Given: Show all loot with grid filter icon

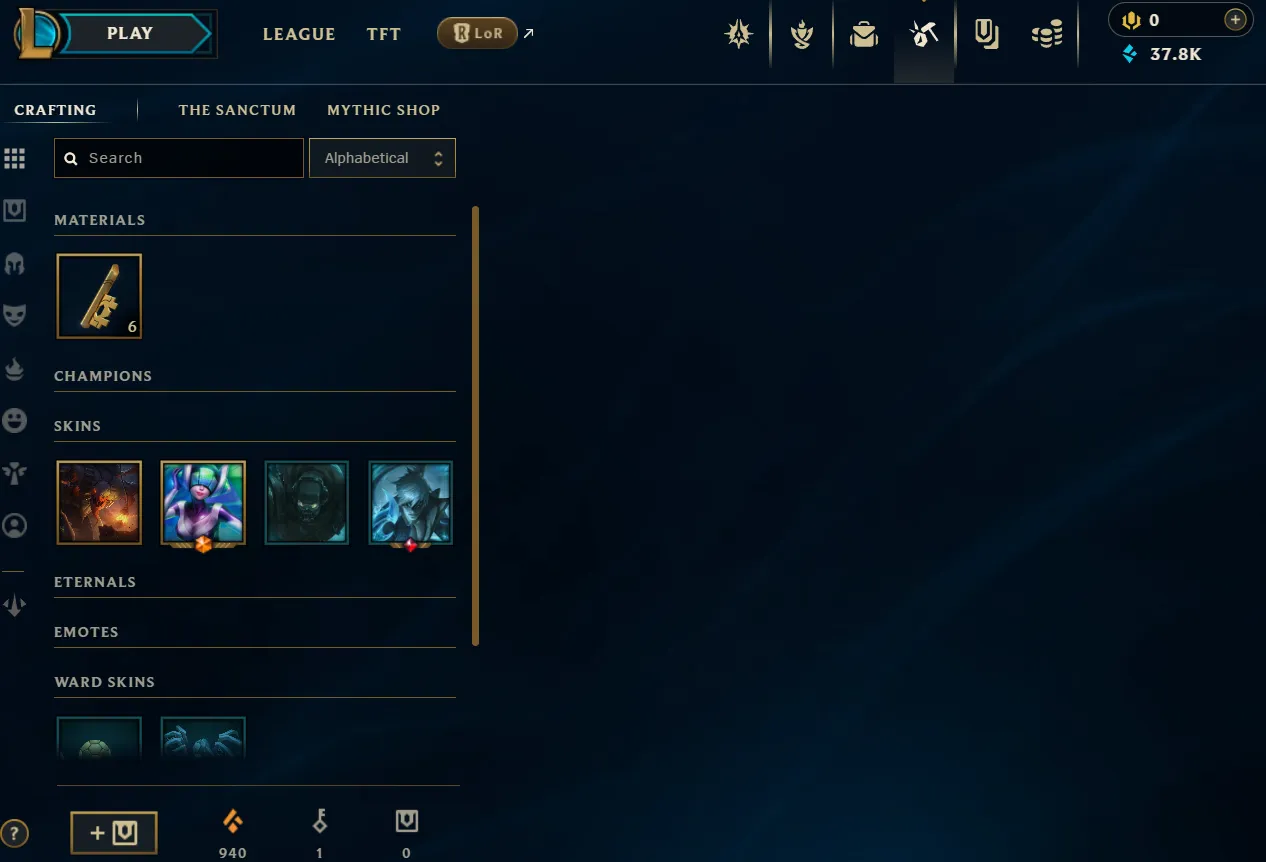Looking at the screenshot, I should 14,158.
